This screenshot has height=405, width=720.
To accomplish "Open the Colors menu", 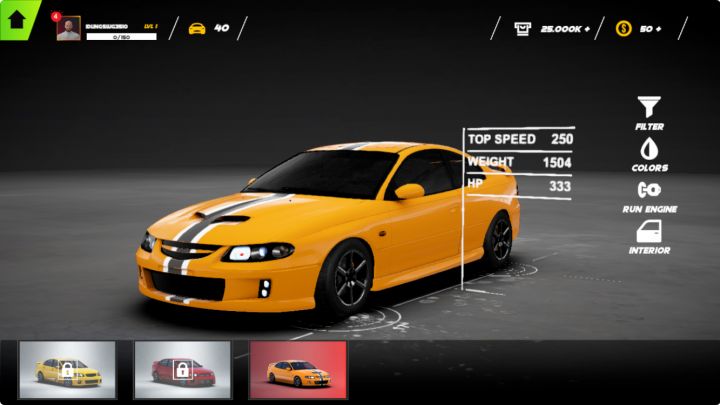I will pos(649,153).
